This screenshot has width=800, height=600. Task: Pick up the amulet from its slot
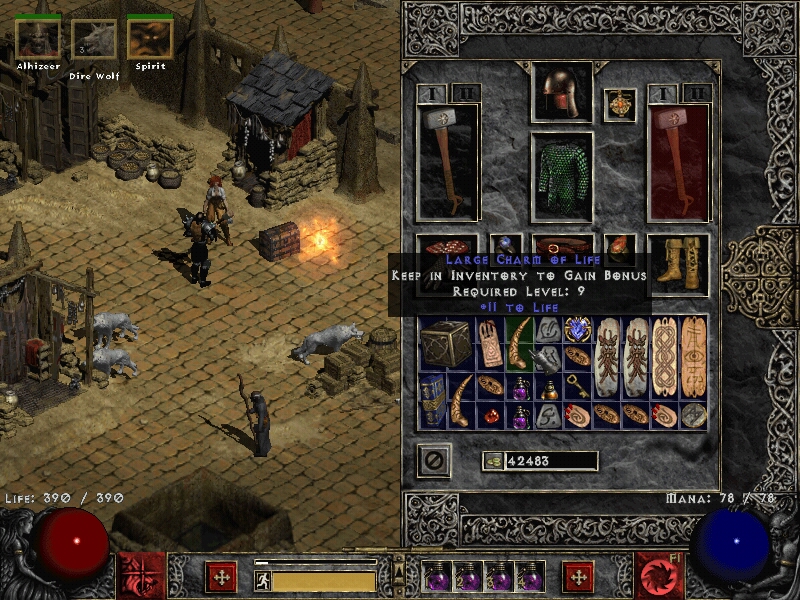(x=620, y=105)
